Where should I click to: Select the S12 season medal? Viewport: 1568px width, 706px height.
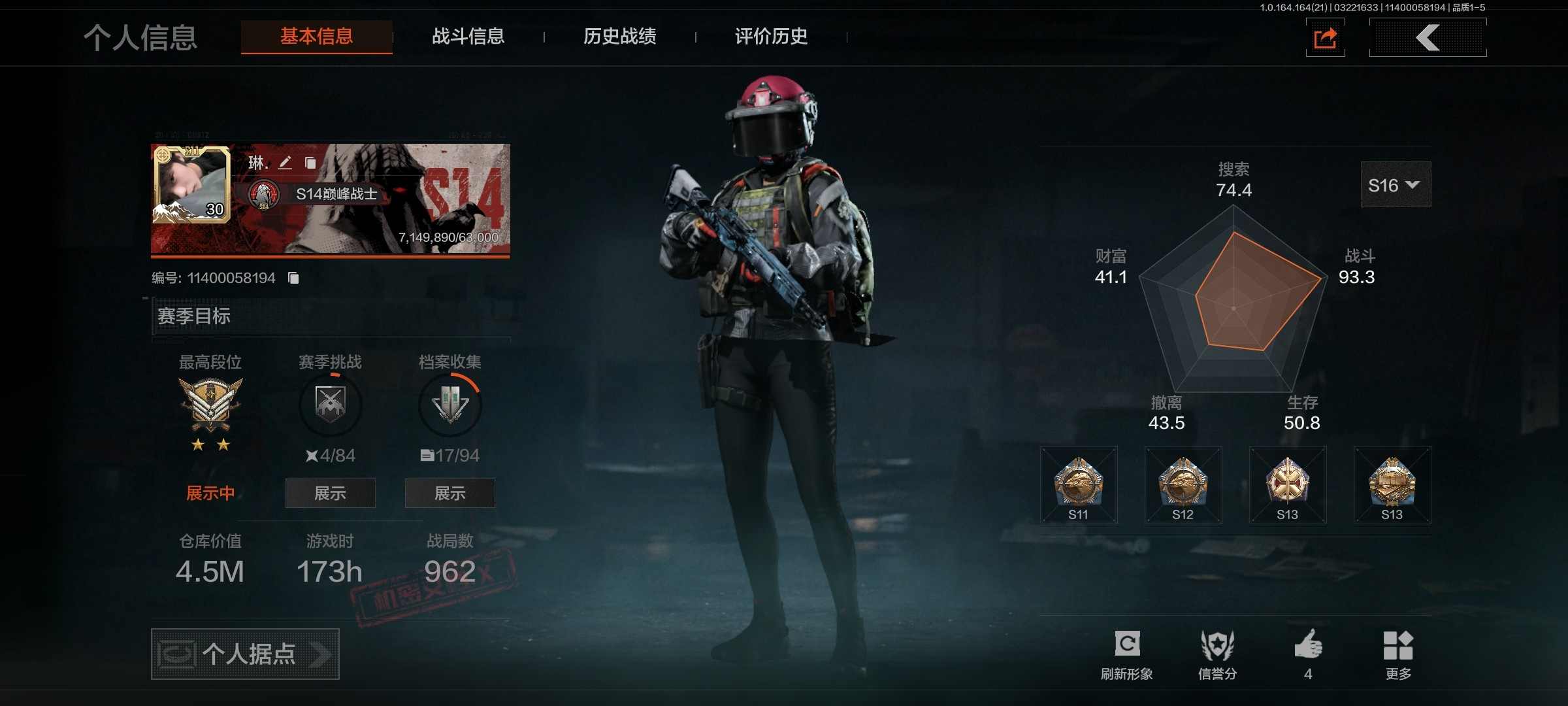tap(1183, 485)
